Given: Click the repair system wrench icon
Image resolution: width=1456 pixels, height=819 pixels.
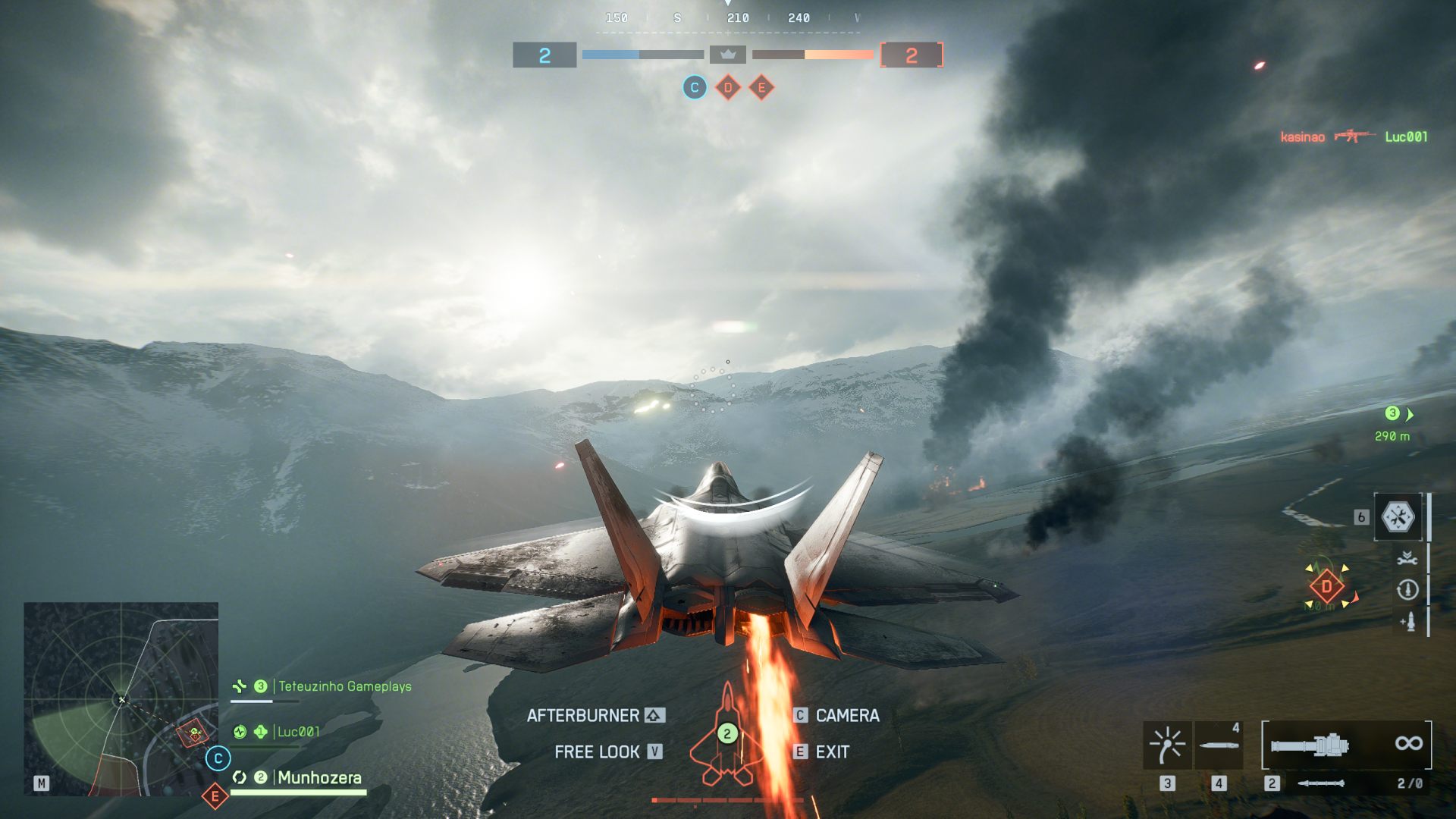Looking at the screenshot, I should (x=1407, y=557).
